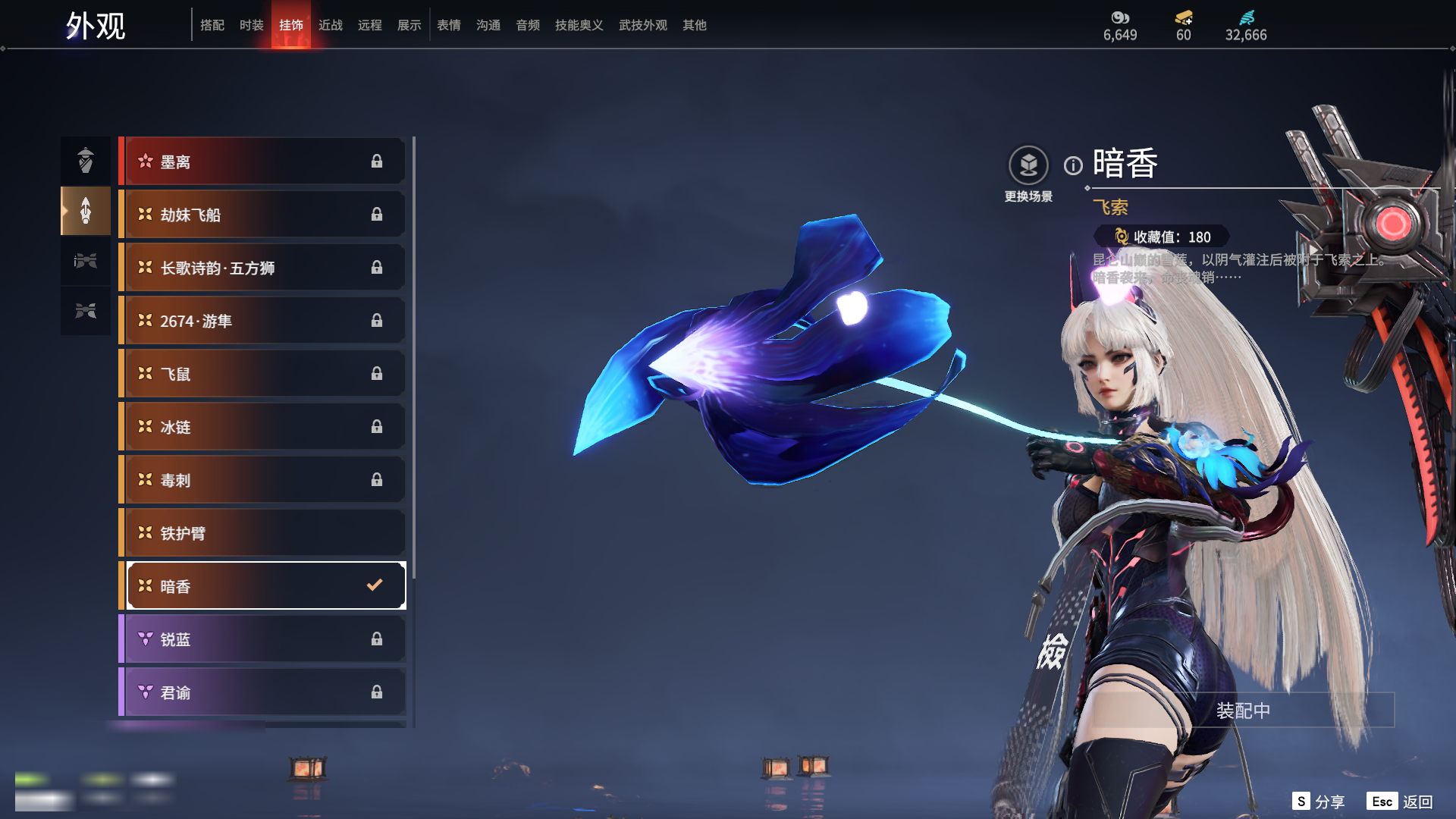Switch to the 时装 tab

(x=251, y=25)
